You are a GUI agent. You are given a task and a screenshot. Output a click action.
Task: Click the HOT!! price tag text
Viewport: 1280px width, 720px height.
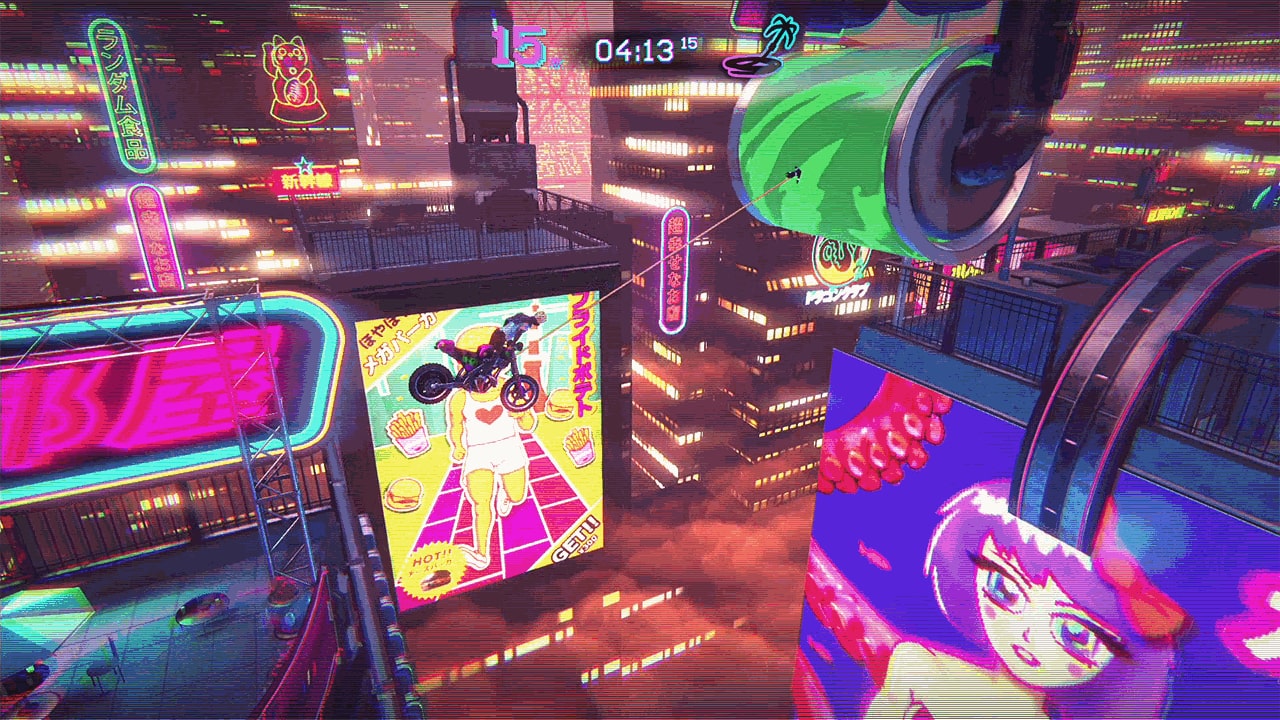432,556
